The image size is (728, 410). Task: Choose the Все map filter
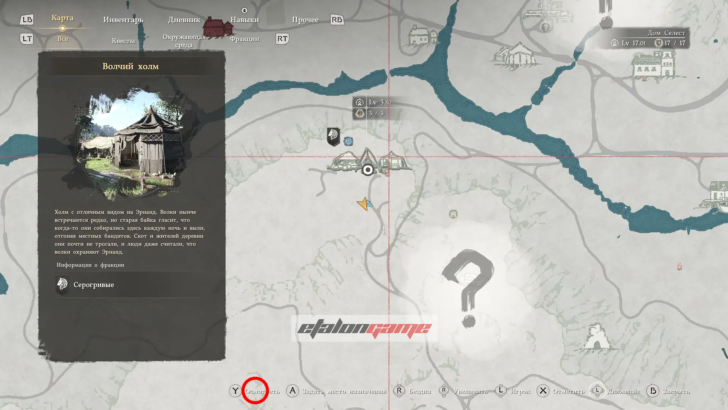[x=62, y=40]
